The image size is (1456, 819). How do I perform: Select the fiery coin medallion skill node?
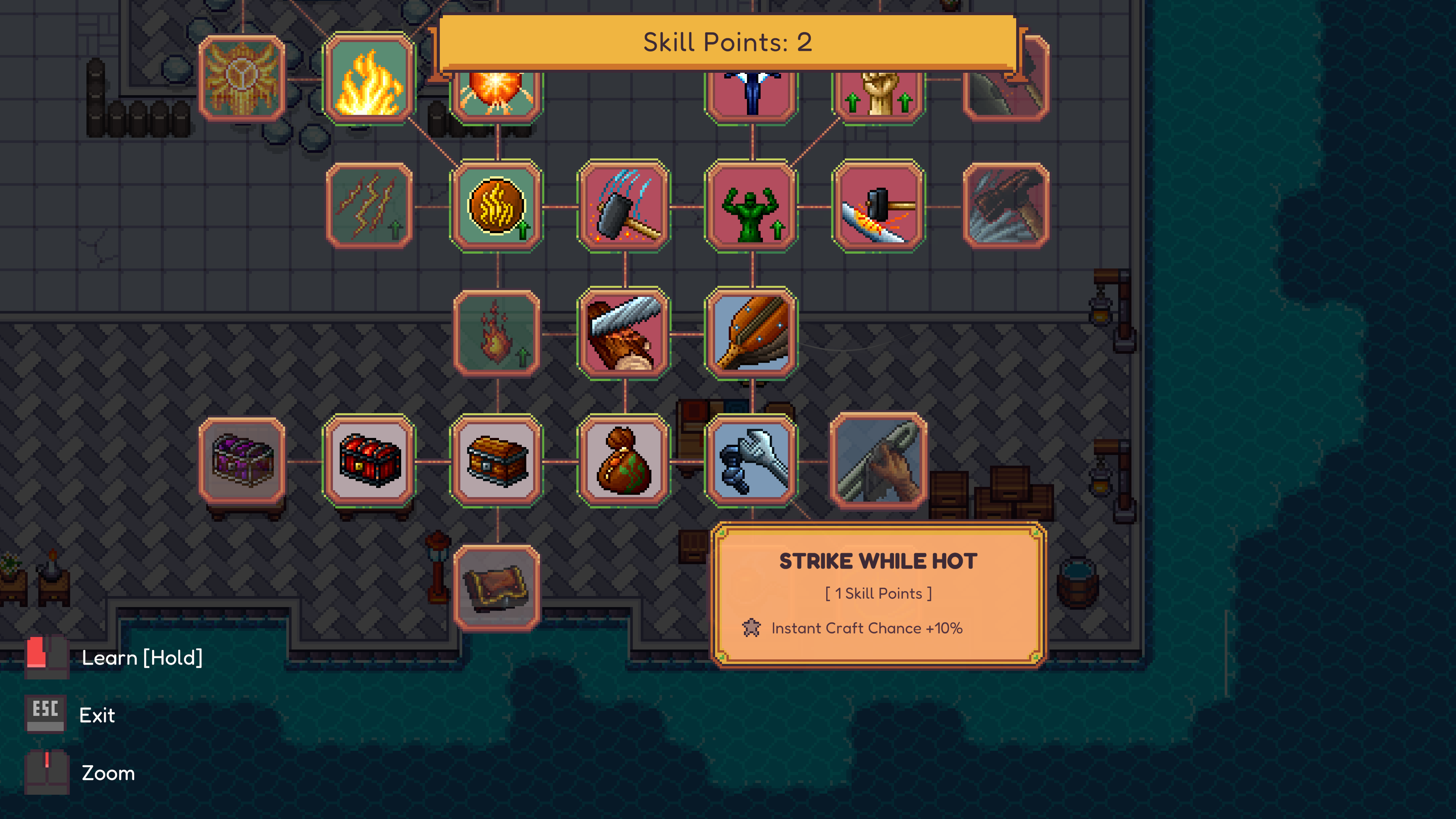pyautogui.click(x=496, y=207)
